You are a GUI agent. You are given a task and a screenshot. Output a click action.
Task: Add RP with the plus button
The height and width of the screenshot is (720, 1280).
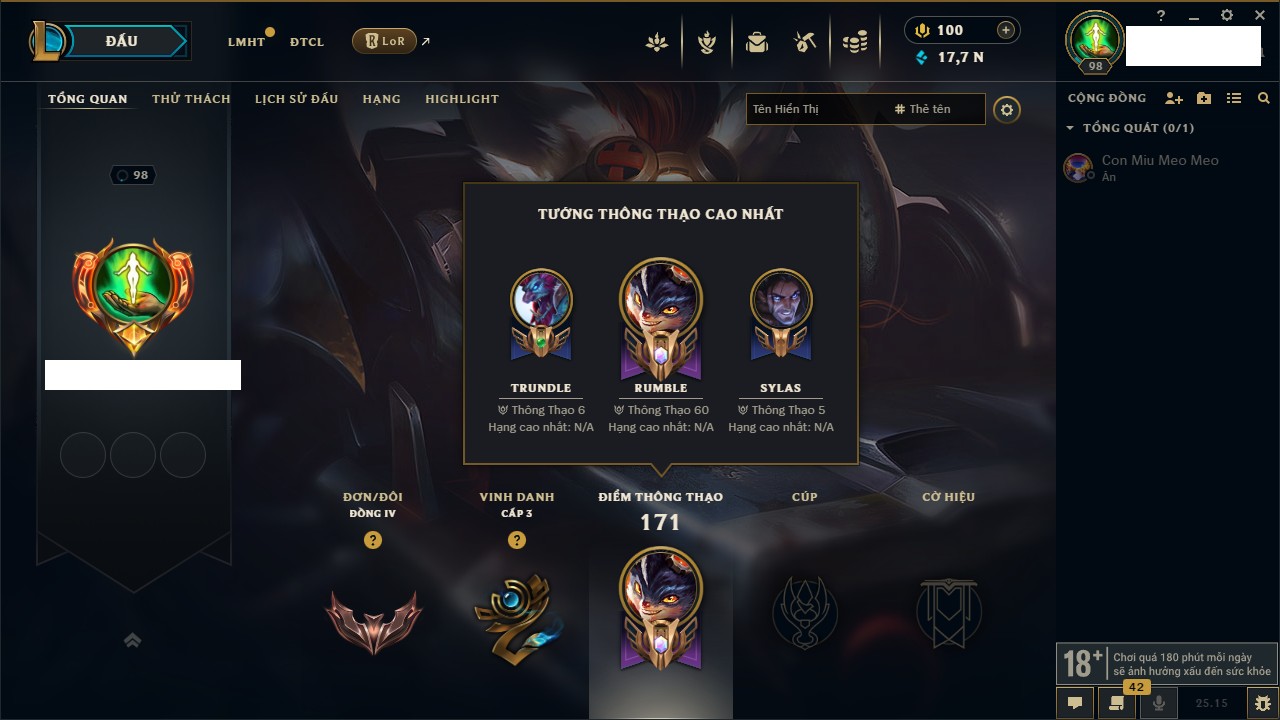(x=1006, y=30)
